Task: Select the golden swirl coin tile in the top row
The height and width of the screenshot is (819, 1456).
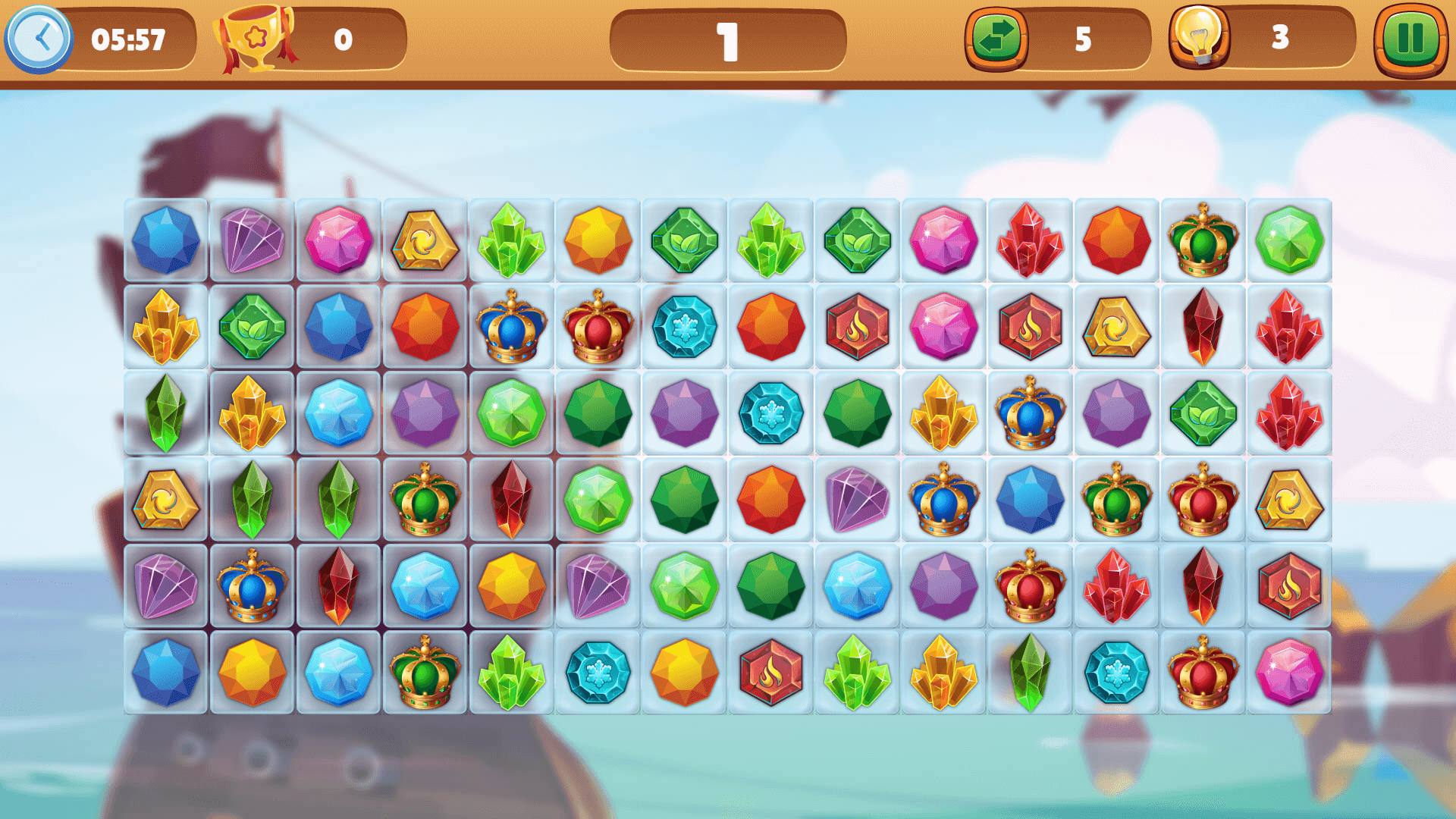Action: (425, 241)
